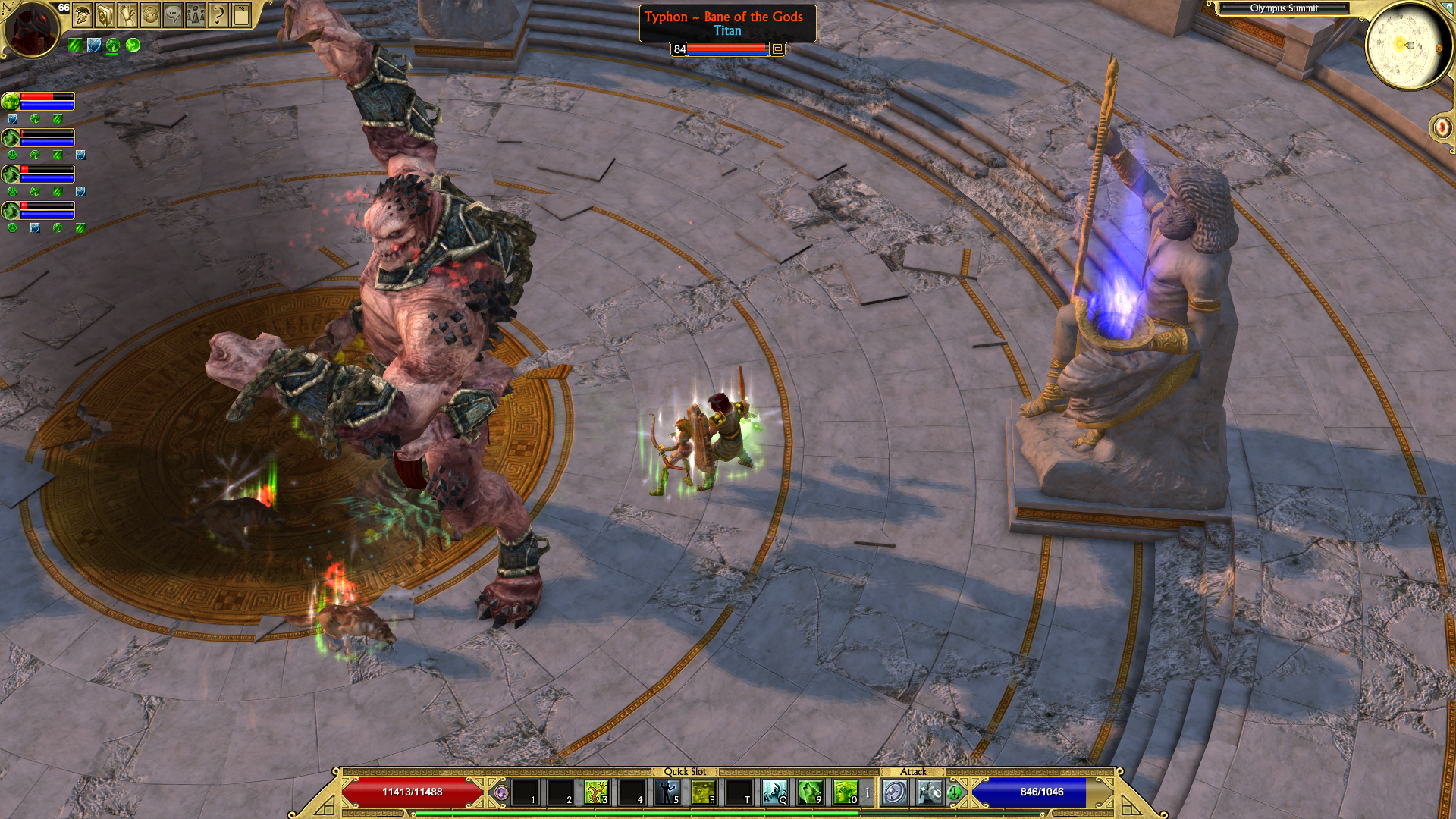Use the vine skill in slot 3
The width and height of the screenshot is (1456, 819).
pos(596,792)
